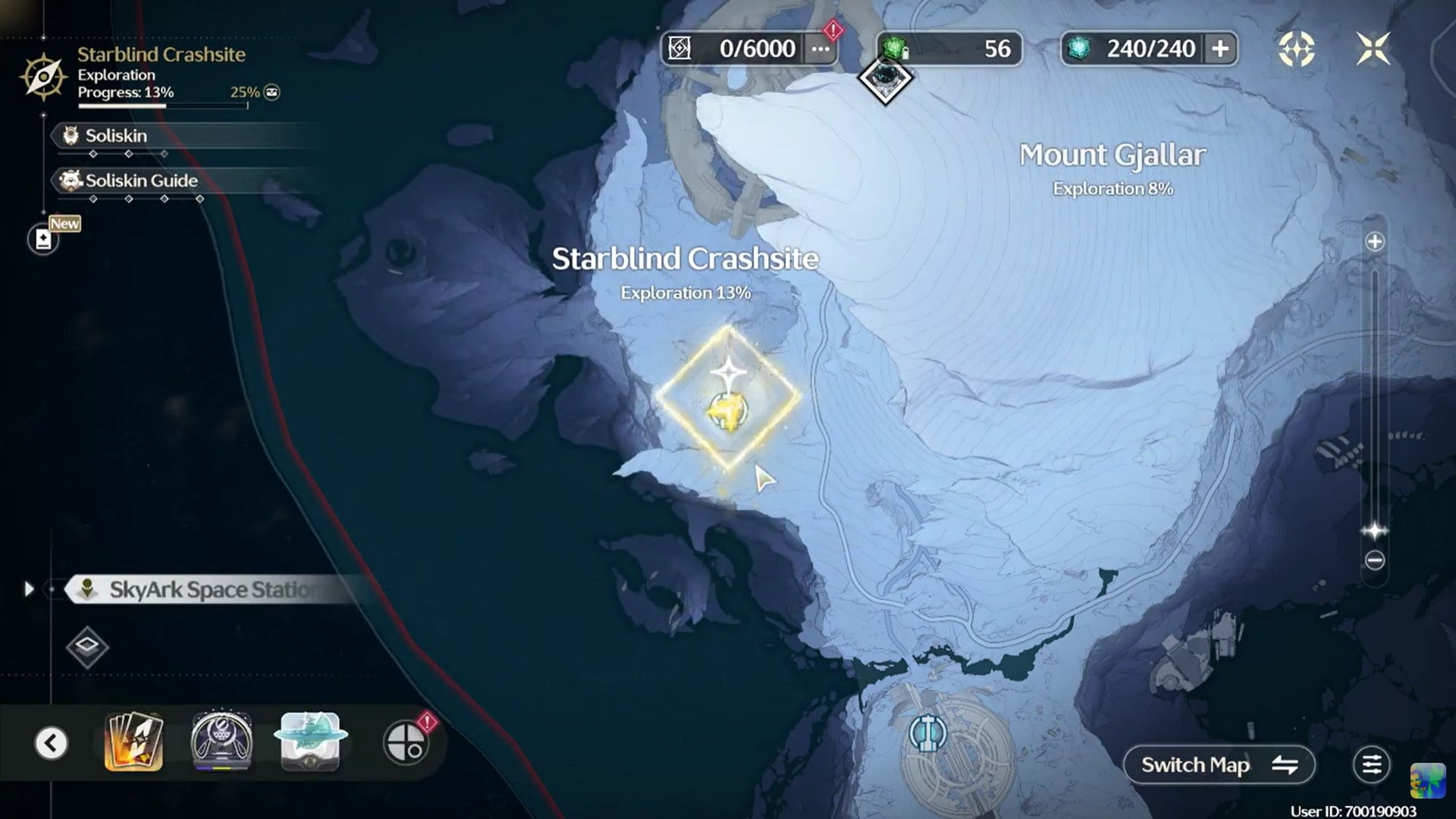Viewport: 1456px width, 819px height.
Task: Add more stamina with the plus button
Action: point(1220,49)
